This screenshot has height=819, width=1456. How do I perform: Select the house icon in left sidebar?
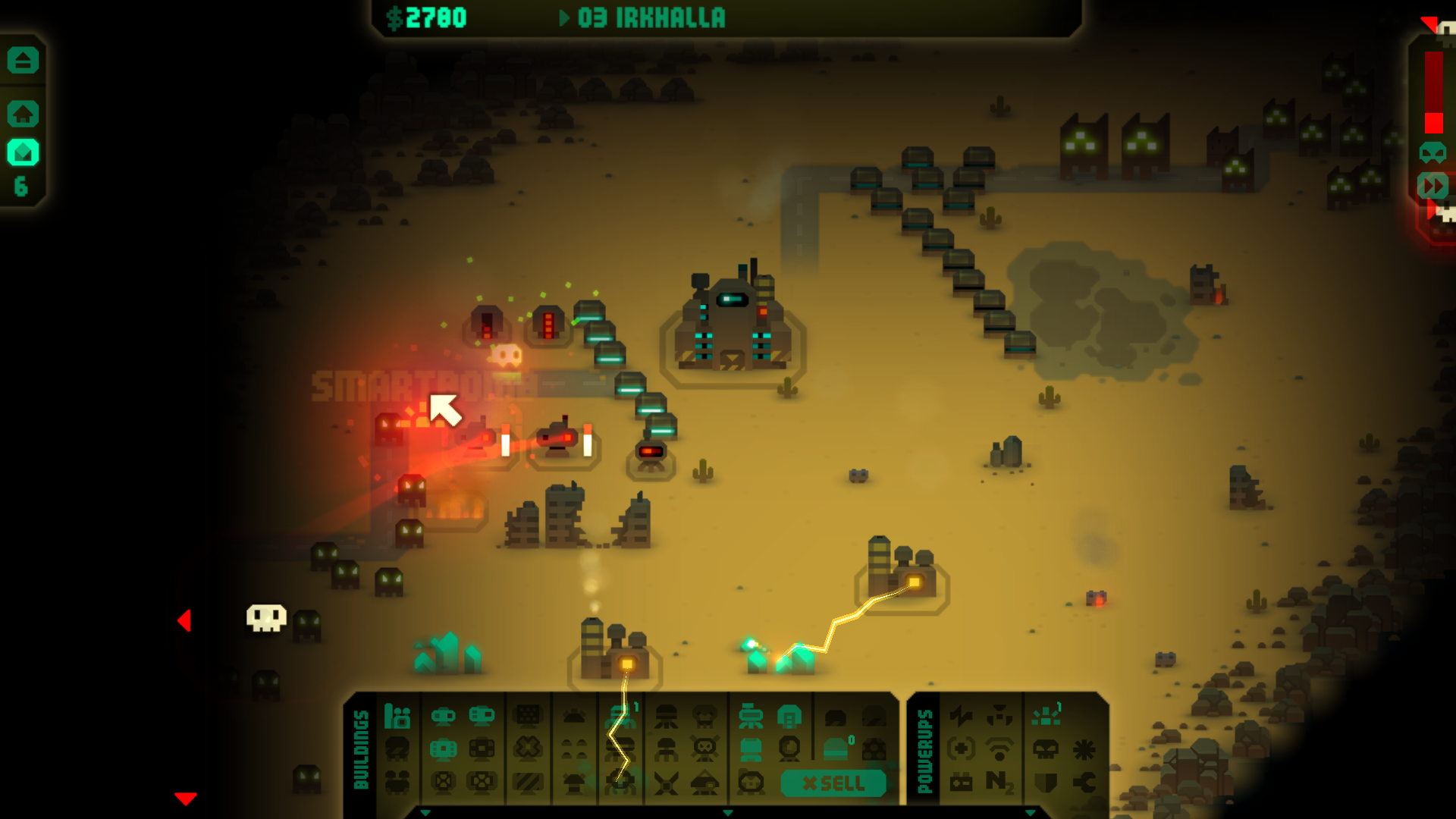[x=23, y=115]
